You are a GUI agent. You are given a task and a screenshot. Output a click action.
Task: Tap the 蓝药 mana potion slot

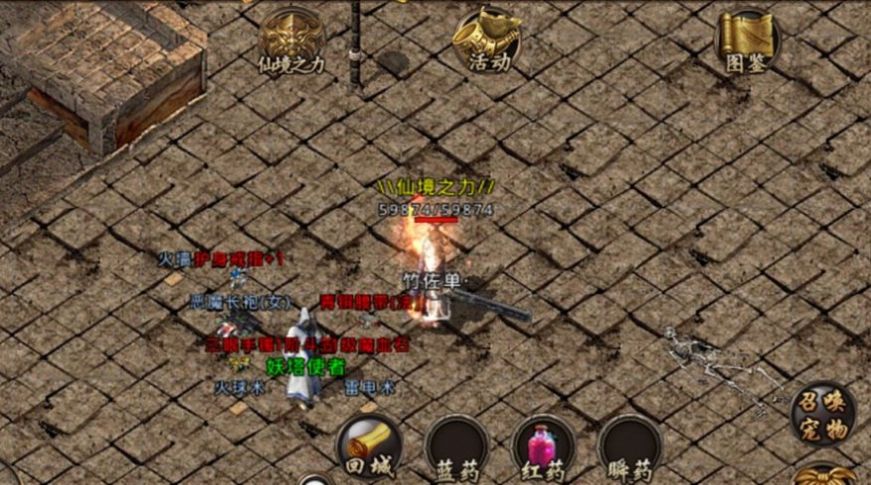[x=457, y=446]
